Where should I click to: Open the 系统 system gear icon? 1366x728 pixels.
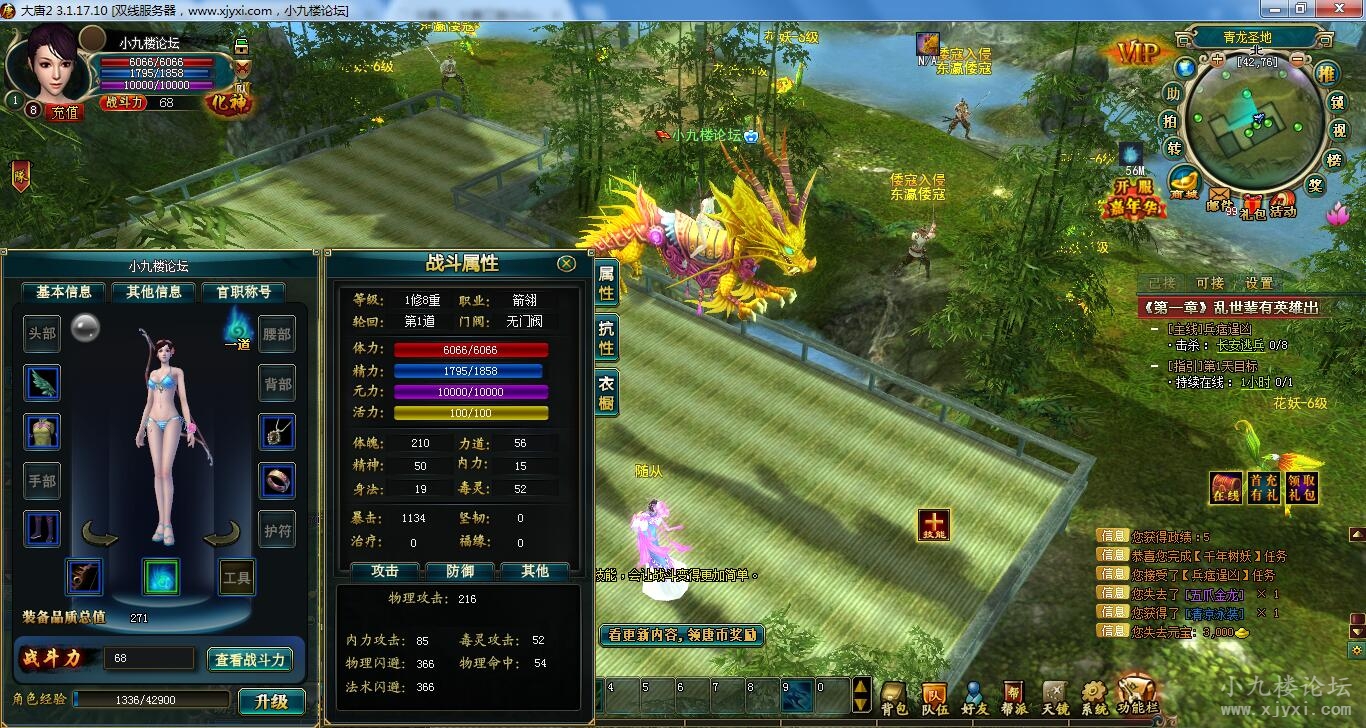click(1092, 690)
